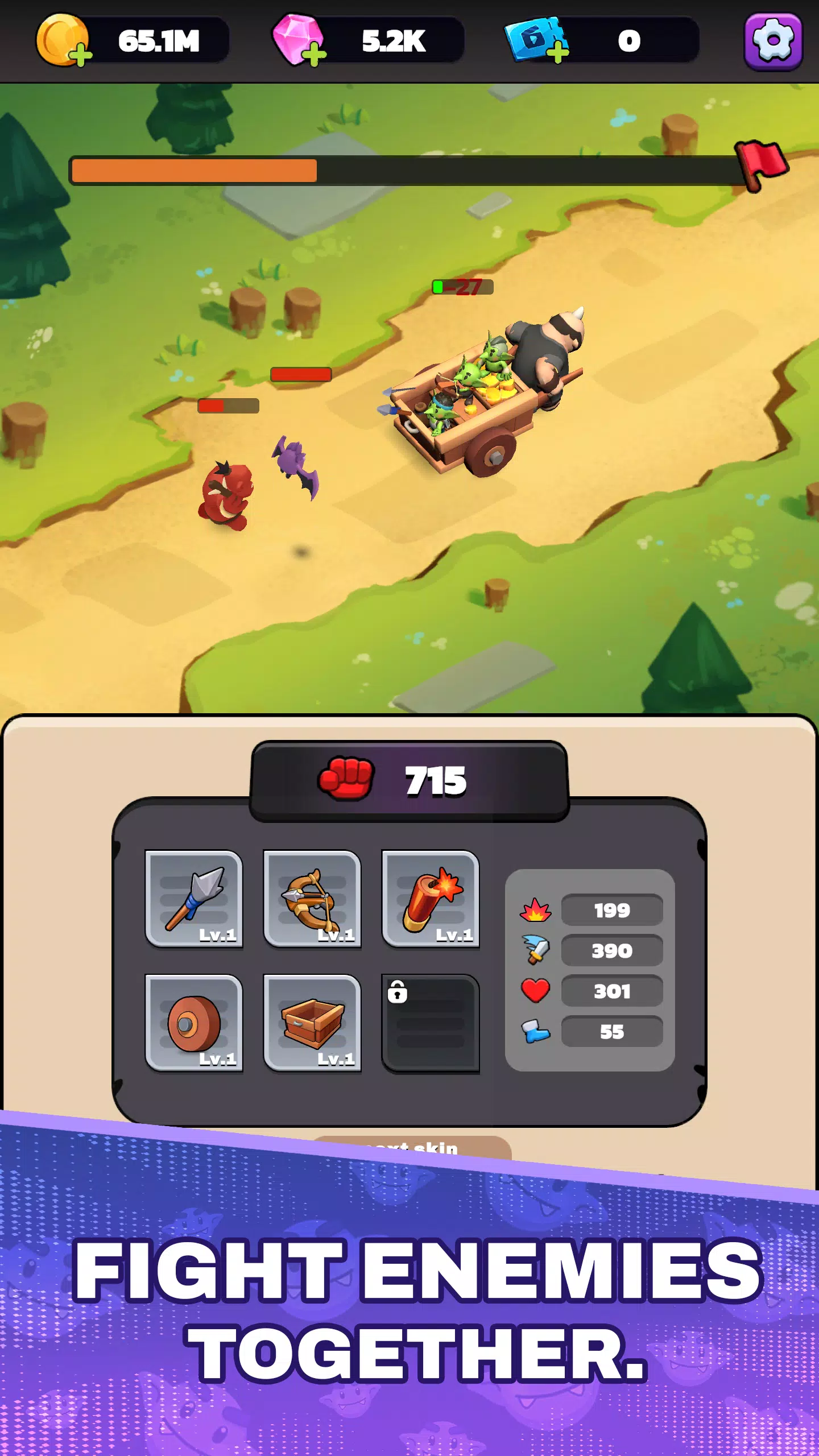Open the settings gear menu

click(775, 41)
